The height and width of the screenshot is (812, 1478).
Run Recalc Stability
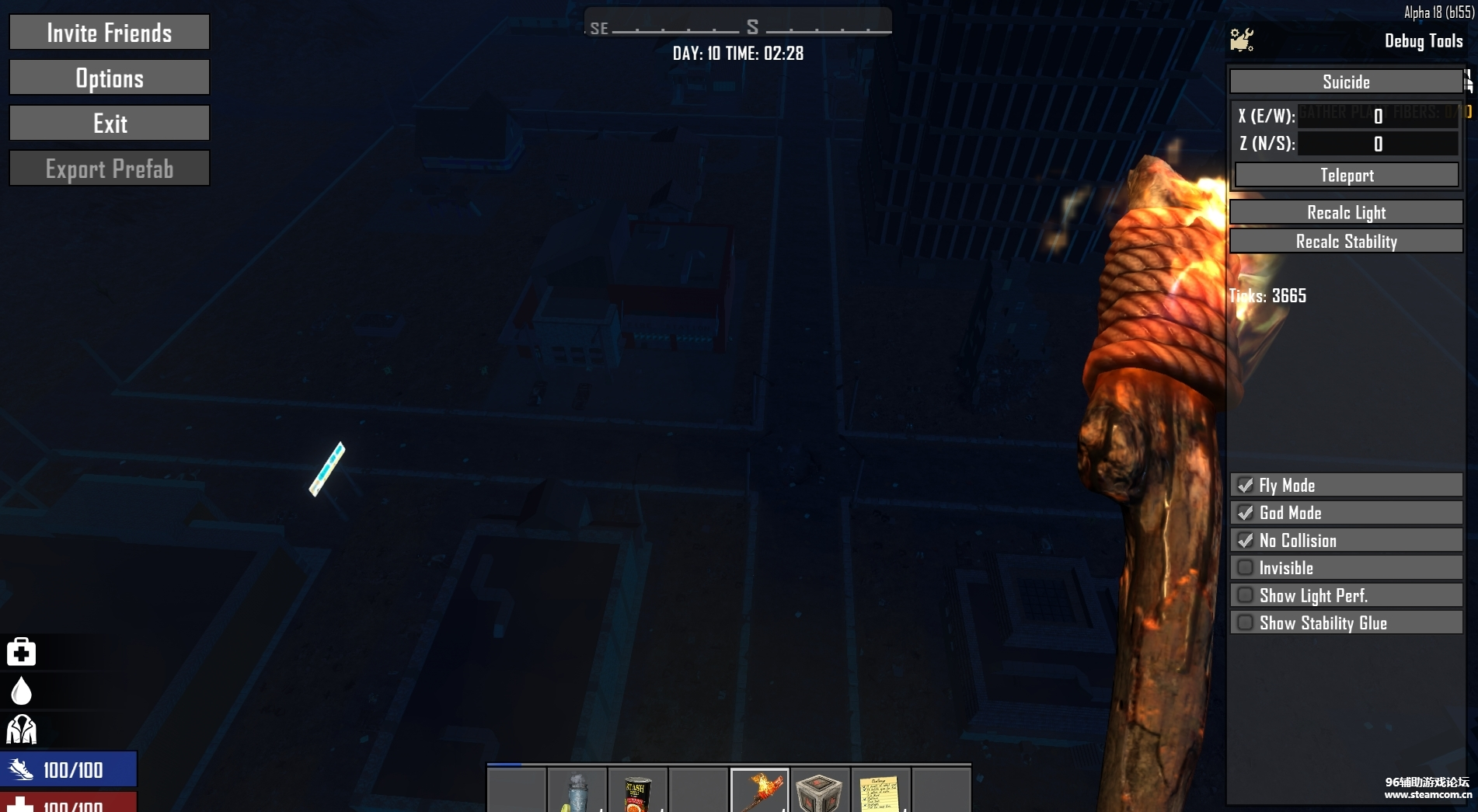click(1346, 241)
